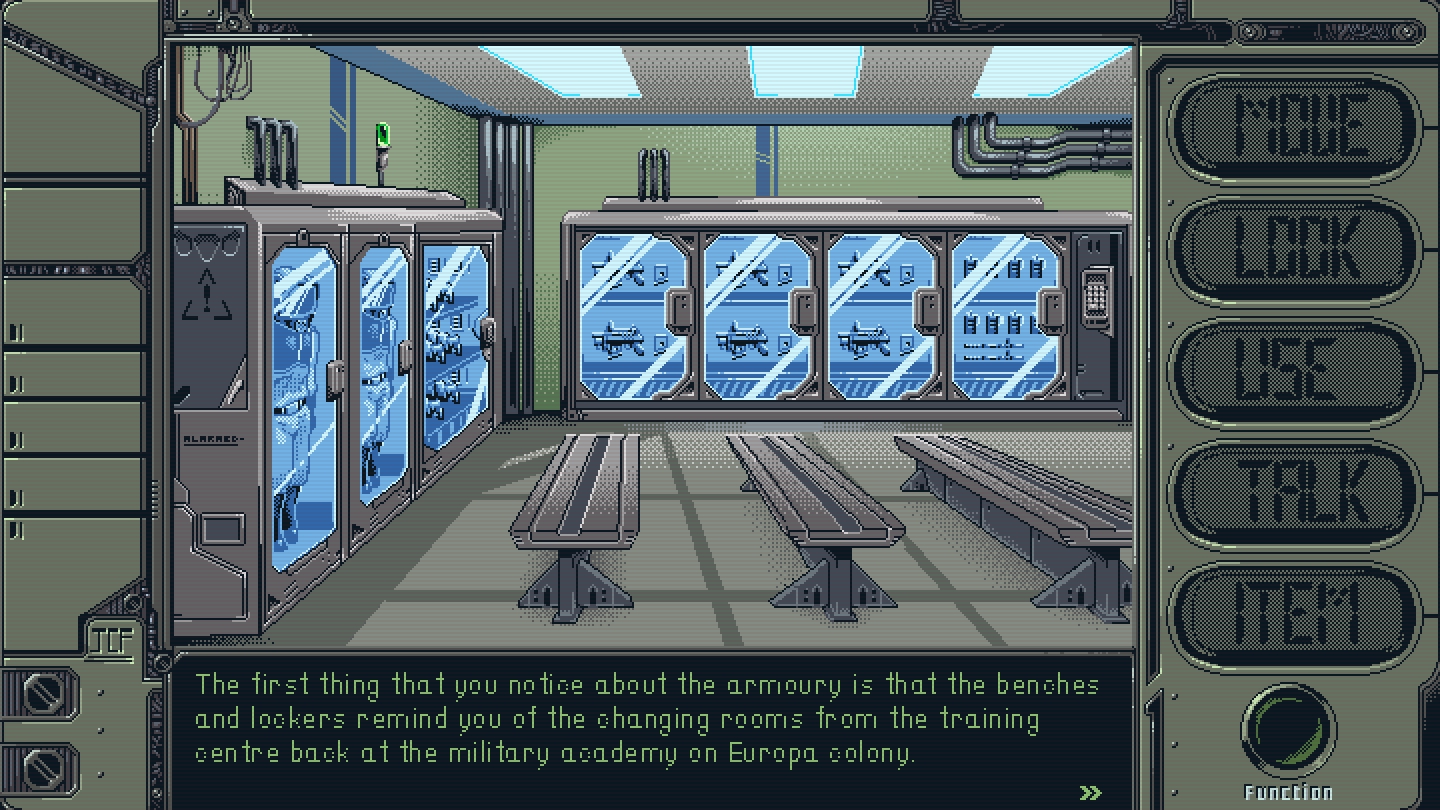This screenshot has height=810, width=1440.
Task: Open the ITEM menu
Action: point(1296,615)
